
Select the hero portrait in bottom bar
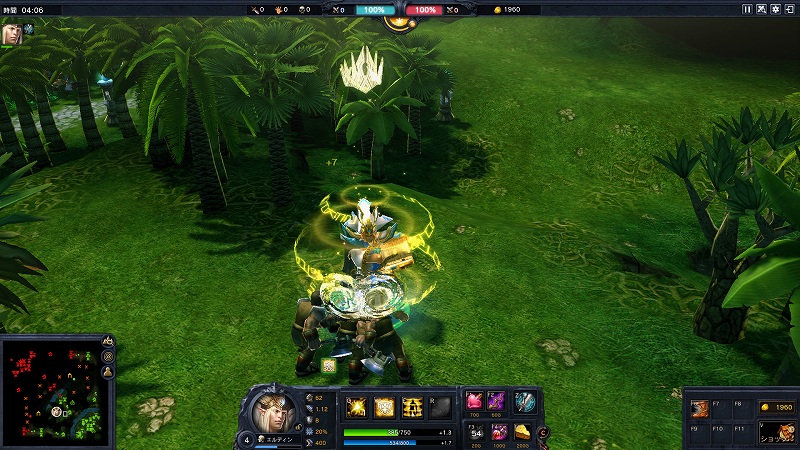pyautogui.click(x=270, y=410)
